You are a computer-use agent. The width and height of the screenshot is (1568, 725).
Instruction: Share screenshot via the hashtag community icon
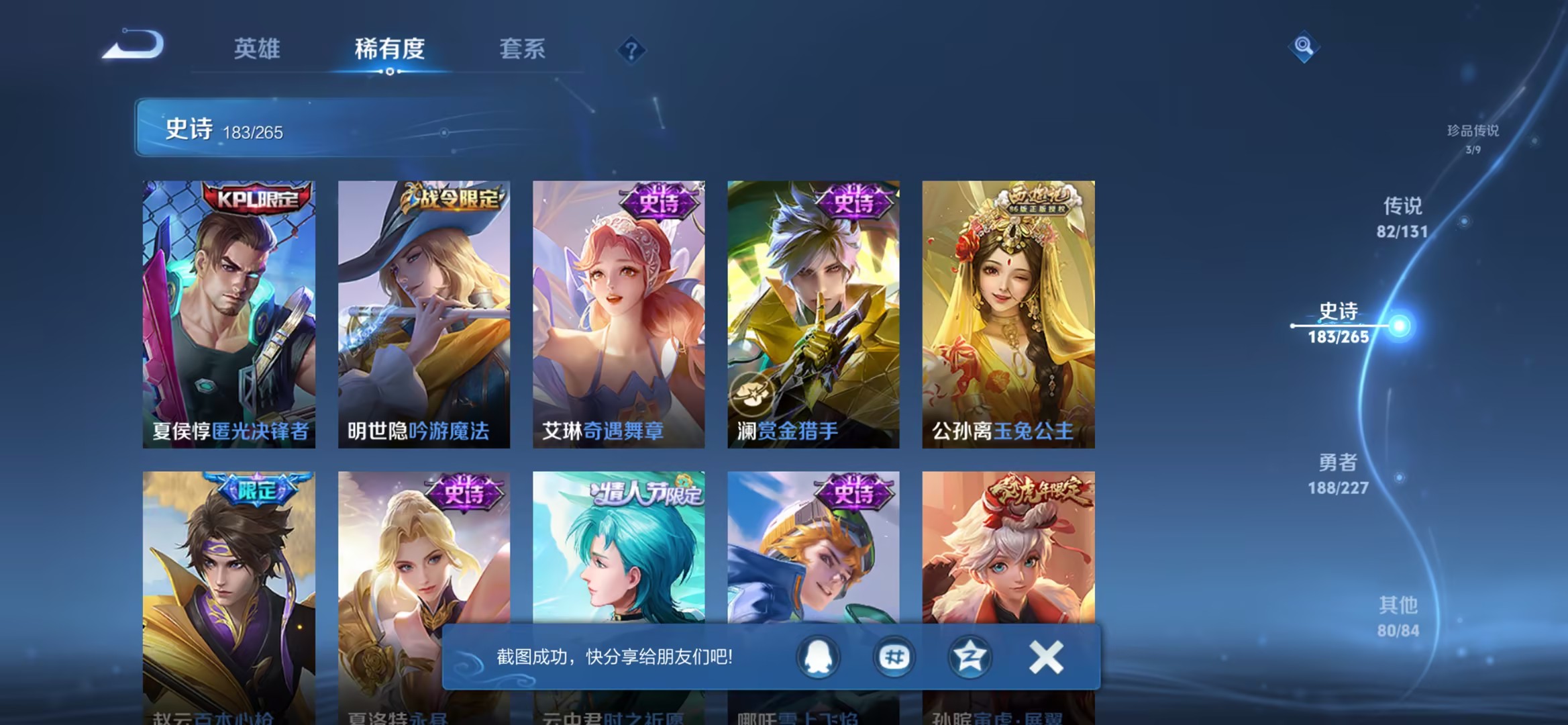tap(893, 658)
